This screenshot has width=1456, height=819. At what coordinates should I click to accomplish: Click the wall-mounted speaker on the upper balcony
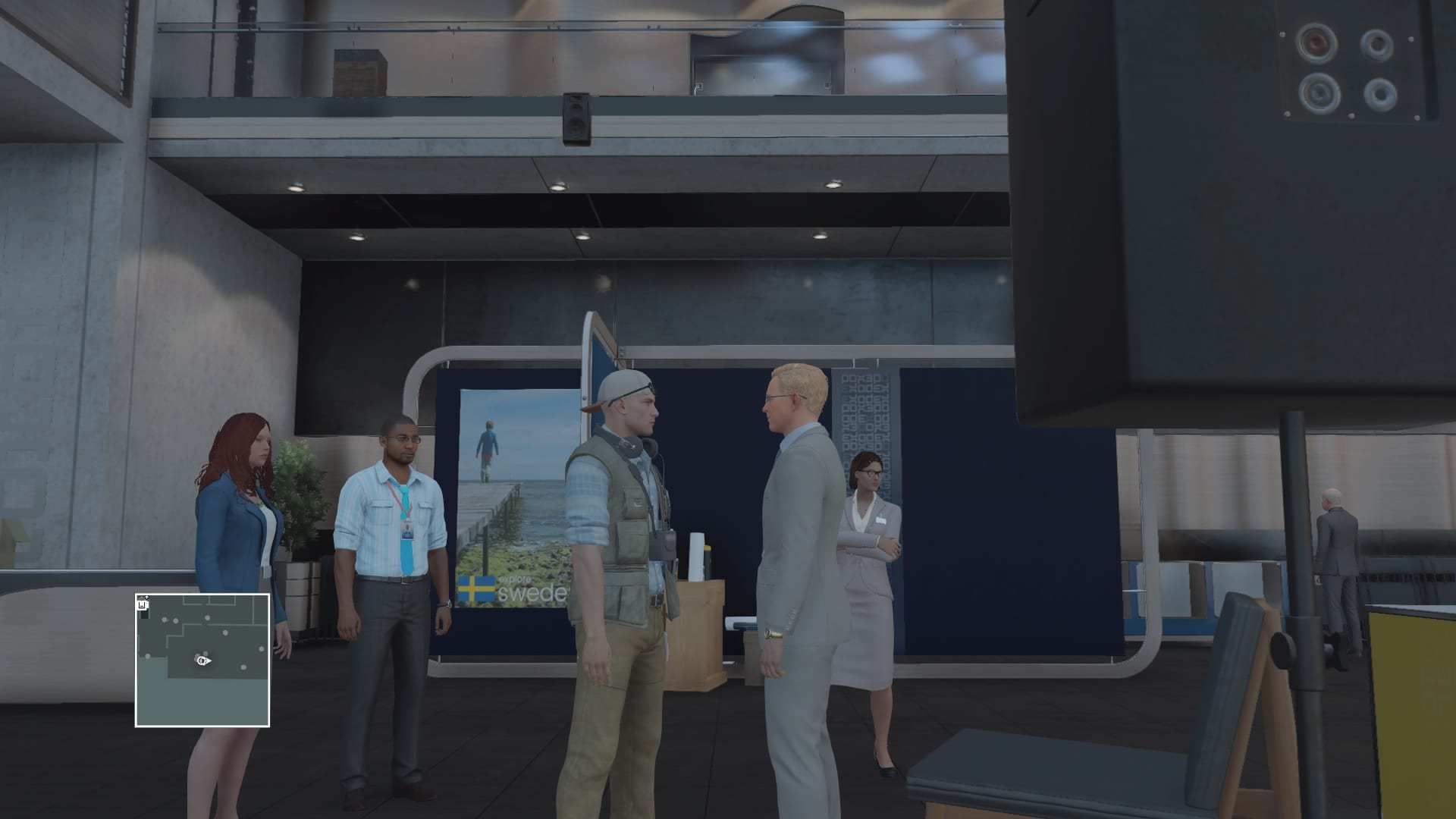(x=578, y=118)
